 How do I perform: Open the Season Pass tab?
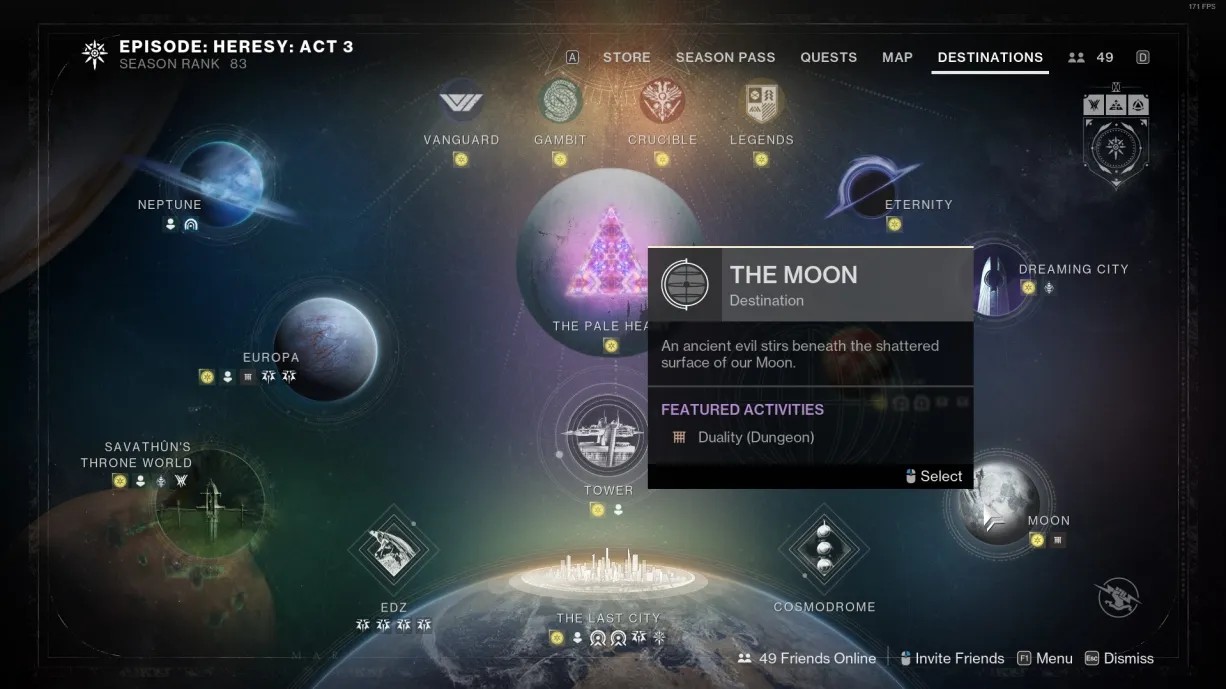click(x=725, y=57)
